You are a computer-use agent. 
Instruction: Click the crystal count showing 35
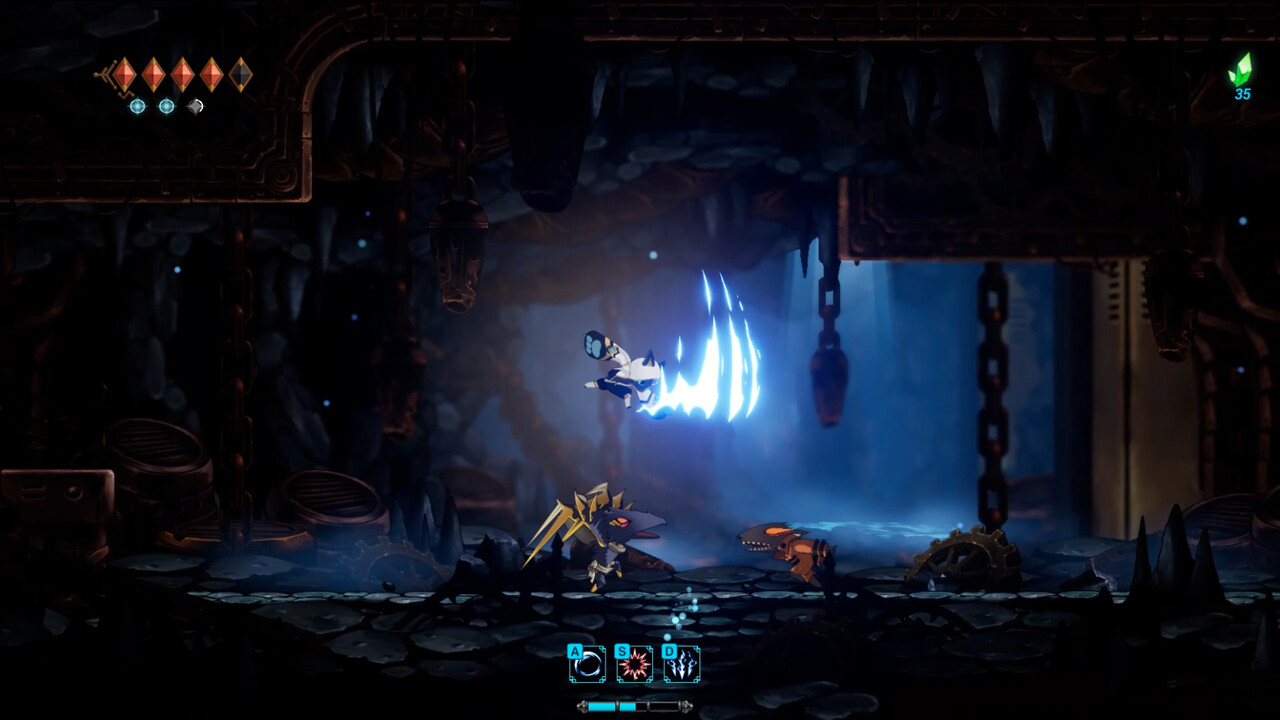(x=1243, y=95)
